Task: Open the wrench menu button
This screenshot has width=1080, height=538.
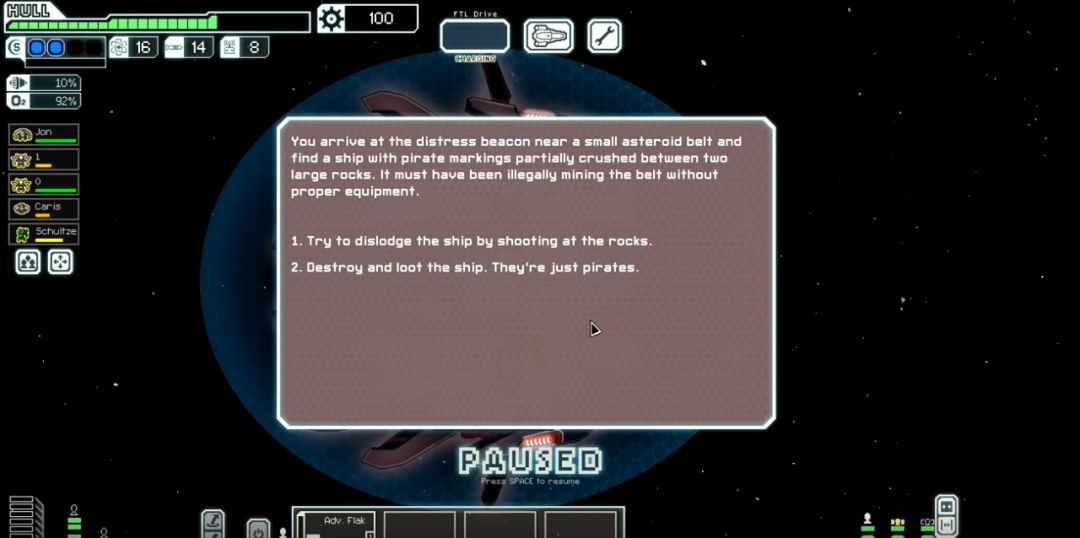Action: [x=604, y=36]
